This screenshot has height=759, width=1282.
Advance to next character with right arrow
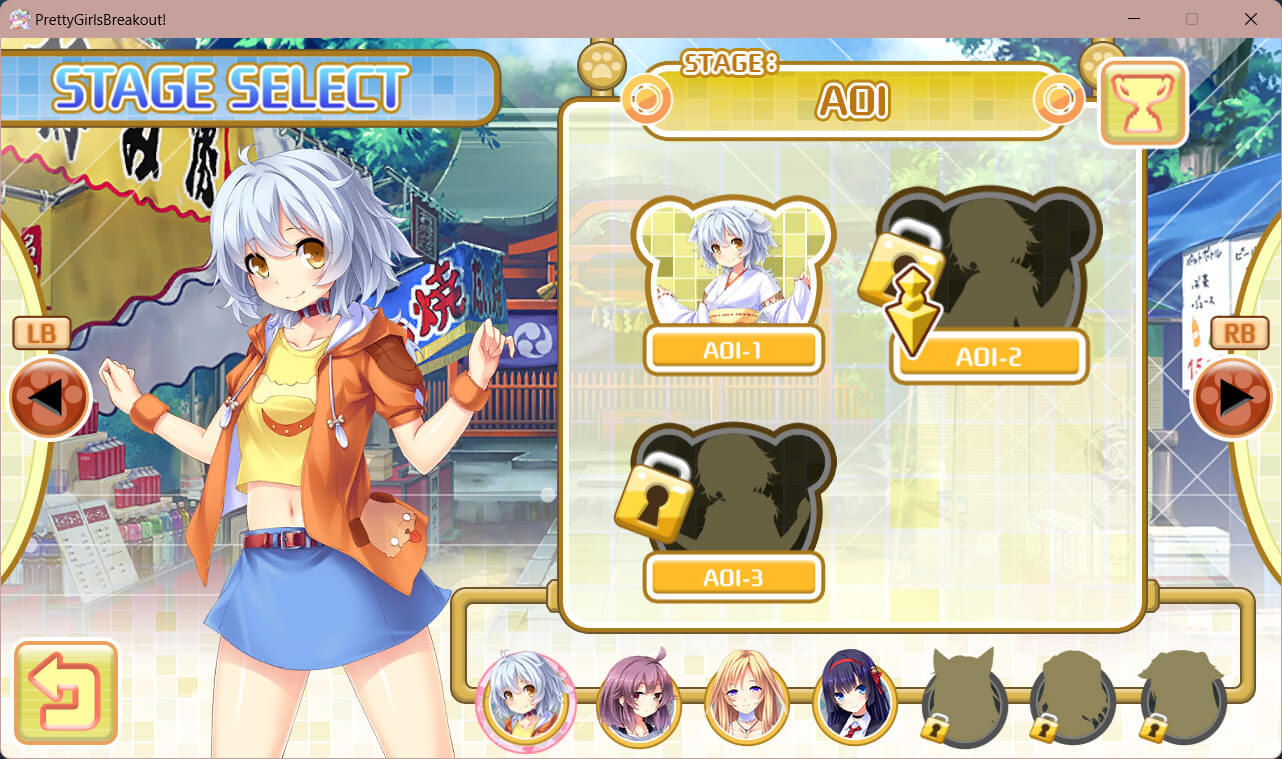point(1233,397)
